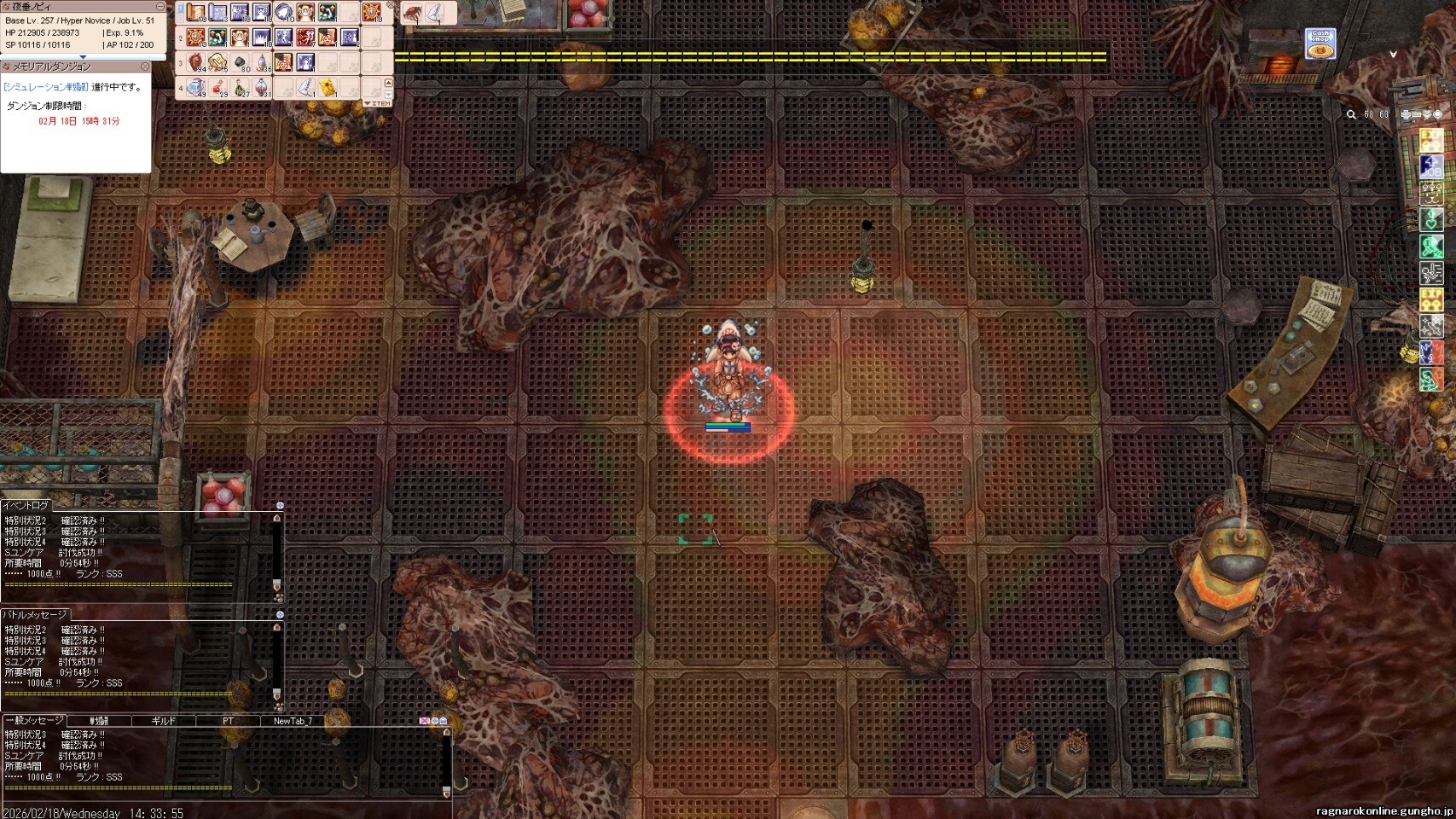The image size is (1456, 819).
Task: Select the 一般メッセージ chat tab
Action: 34,721
